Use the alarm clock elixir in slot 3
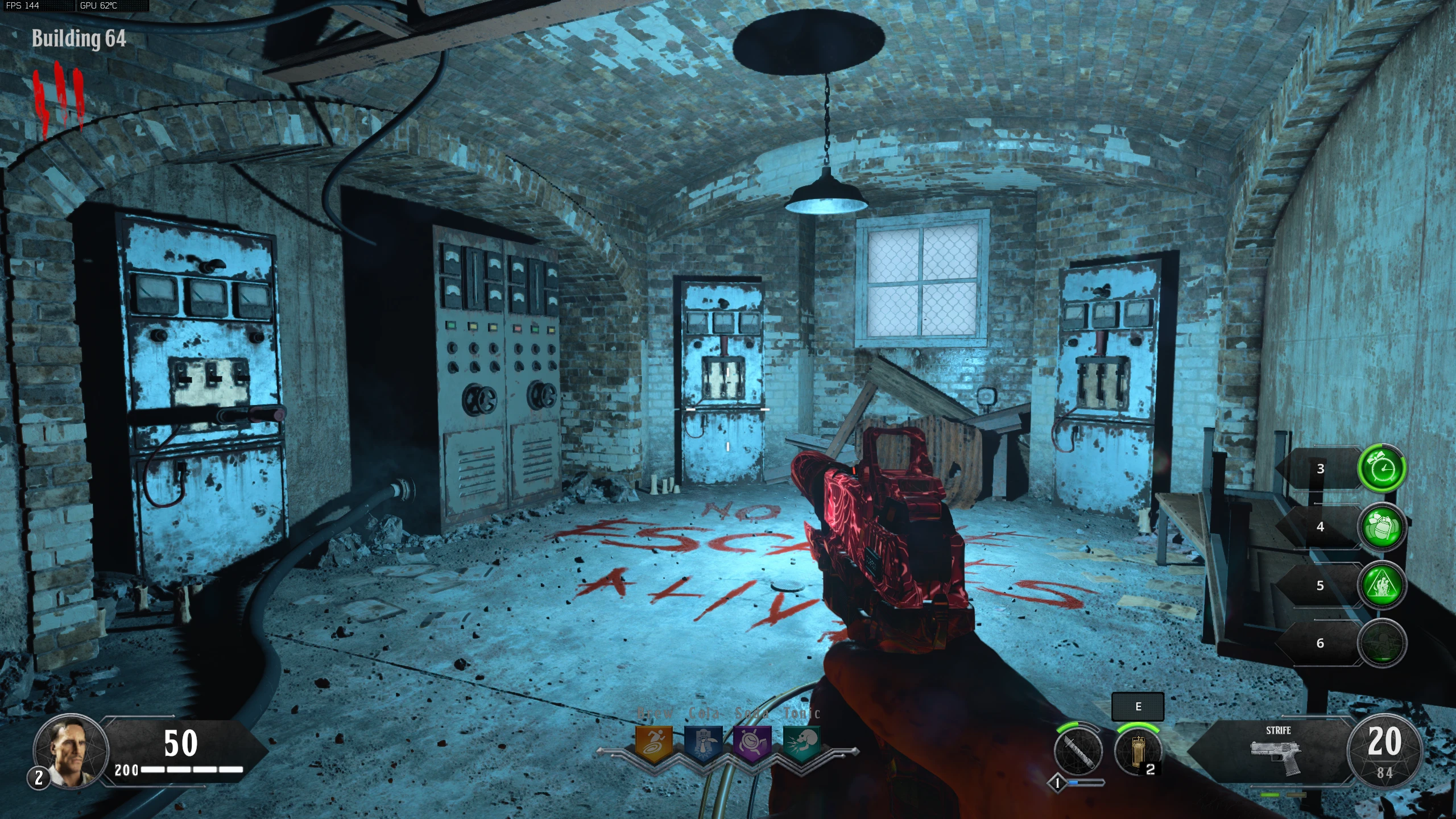This screenshot has height=819, width=1456. click(1382, 469)
